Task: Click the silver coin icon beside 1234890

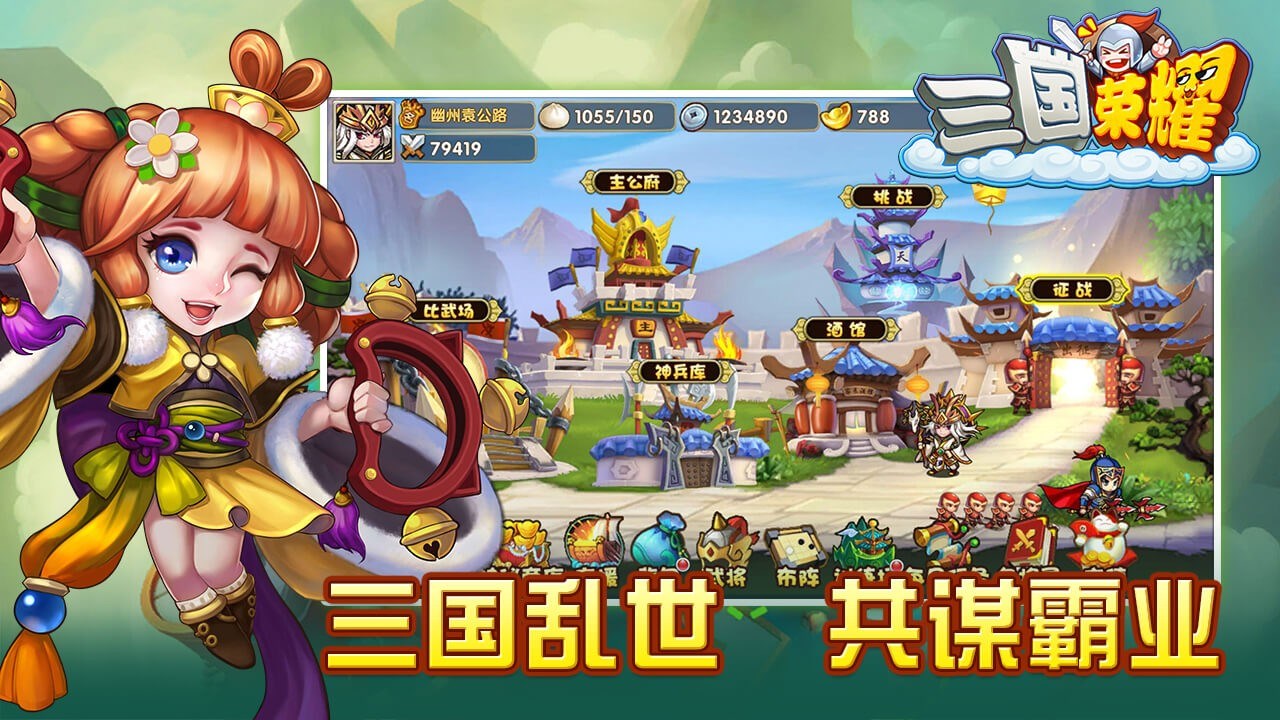Action: pyautogui.click(x=689, y=115)
